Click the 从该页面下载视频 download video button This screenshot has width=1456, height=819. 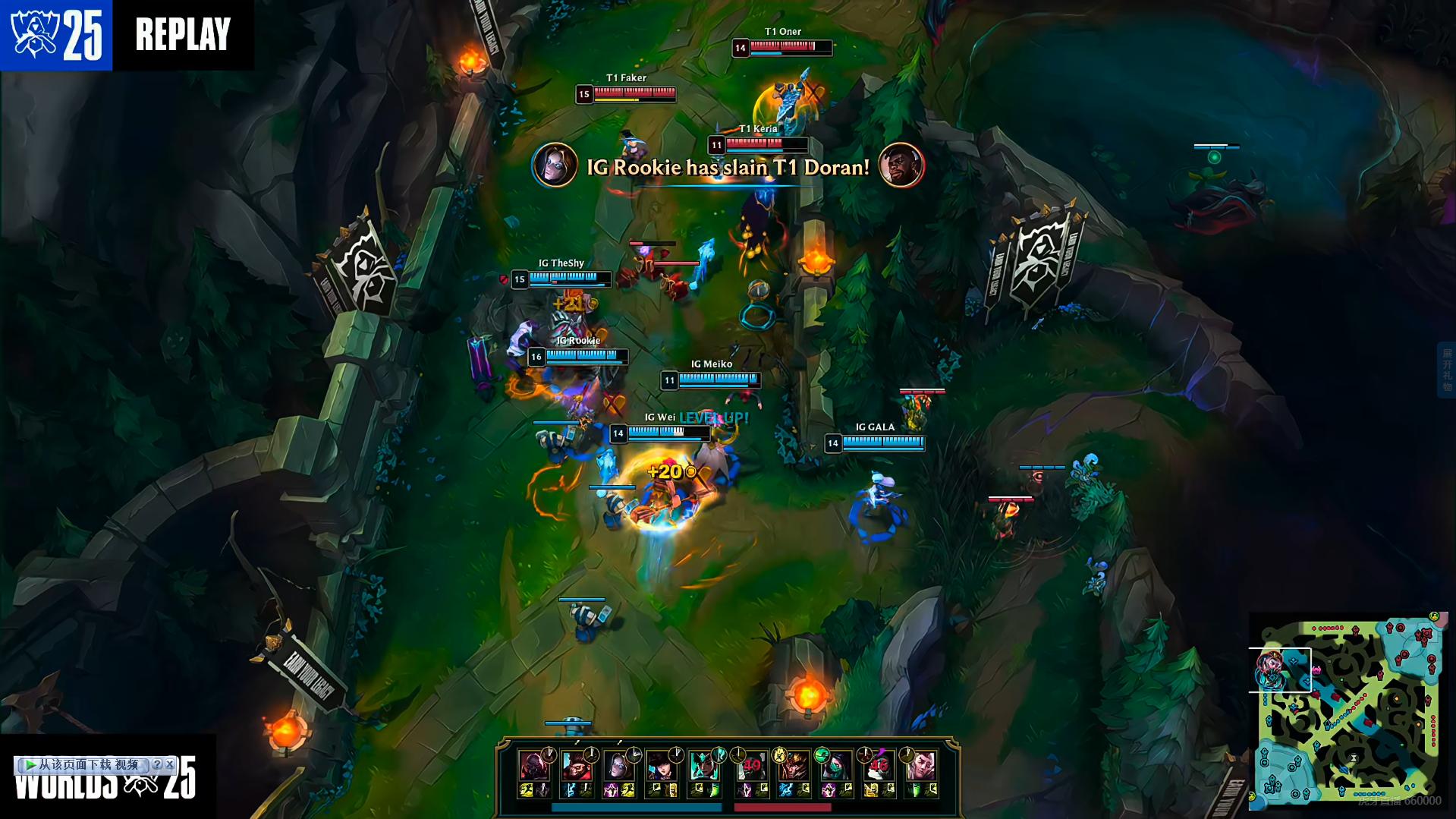[x=82, y=764]
